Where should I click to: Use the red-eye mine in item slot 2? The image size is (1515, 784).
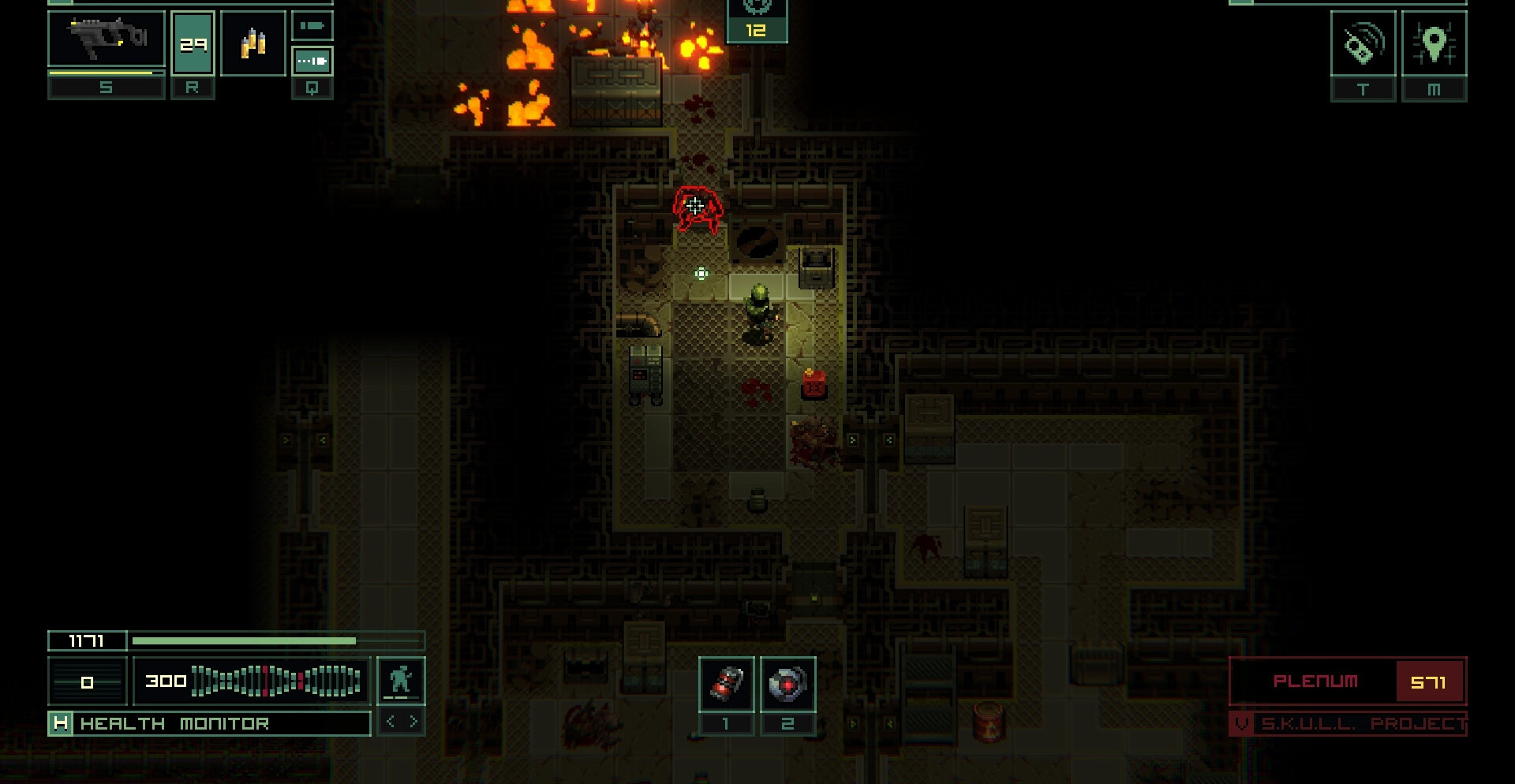click(787, 683)
